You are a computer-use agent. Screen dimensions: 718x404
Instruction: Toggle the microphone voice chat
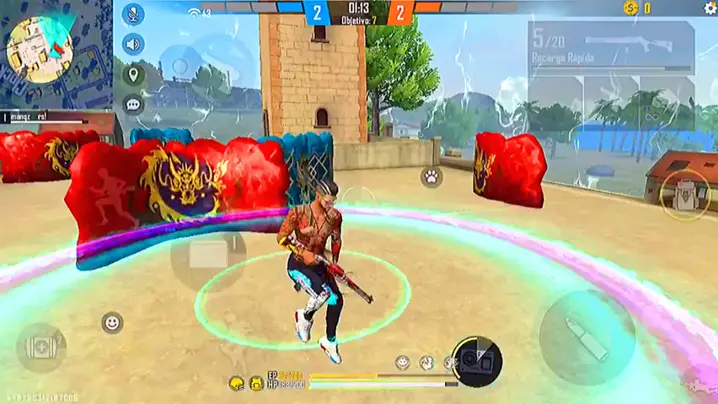tap(133, 16)
